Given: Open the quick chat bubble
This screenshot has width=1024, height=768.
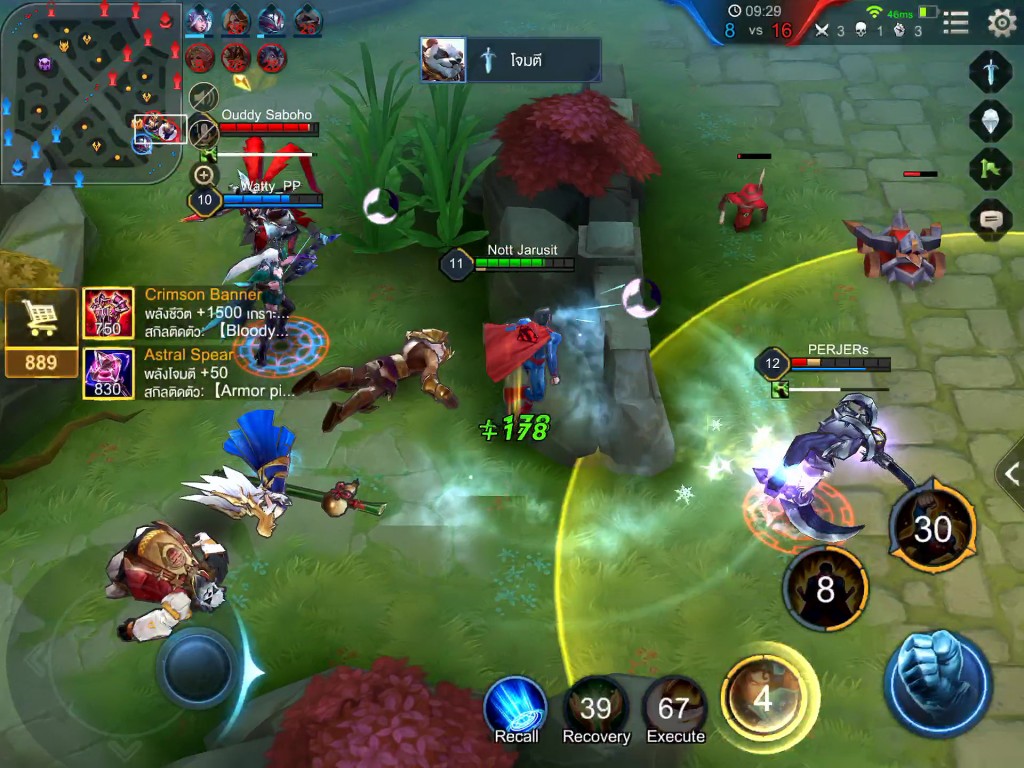Looking at the screenshot, I should [x=990, y=217].
